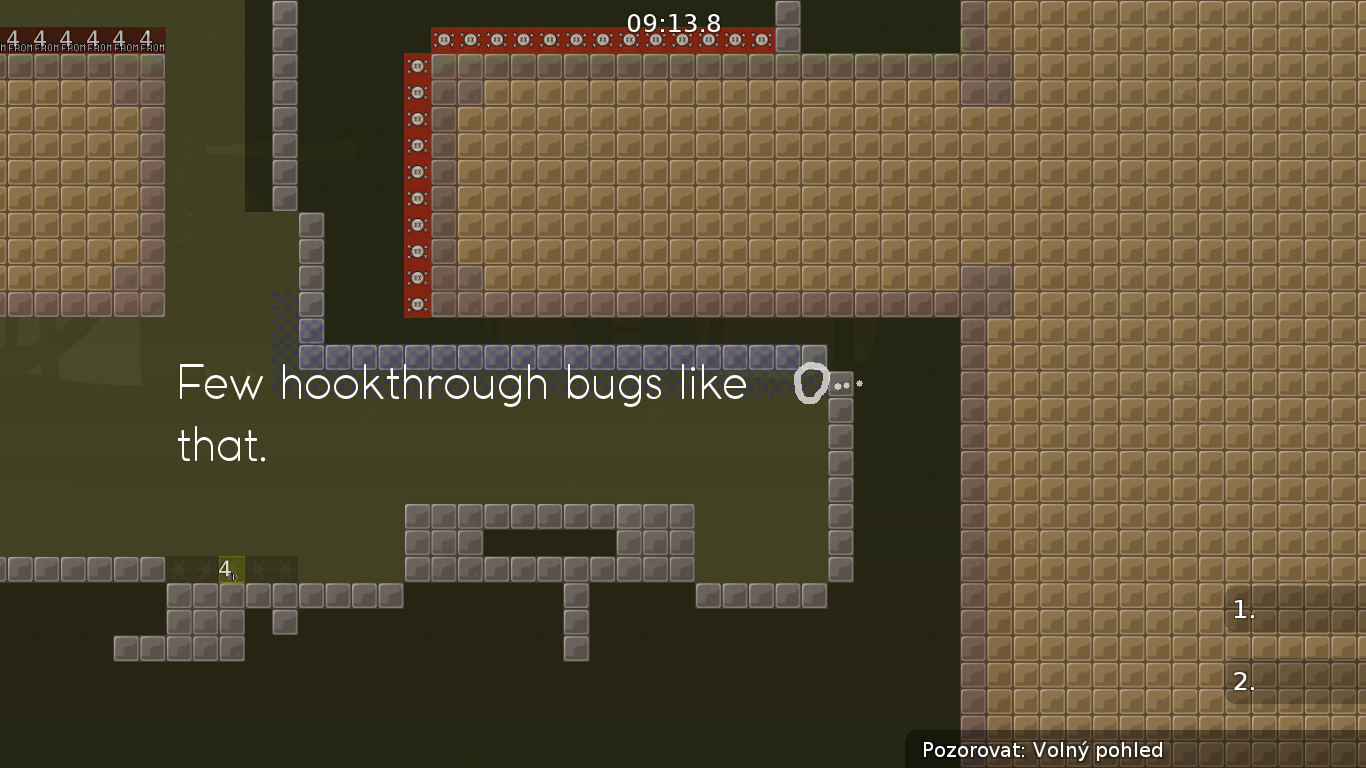Open the small TO subscript under the 4

click(236, 578)
